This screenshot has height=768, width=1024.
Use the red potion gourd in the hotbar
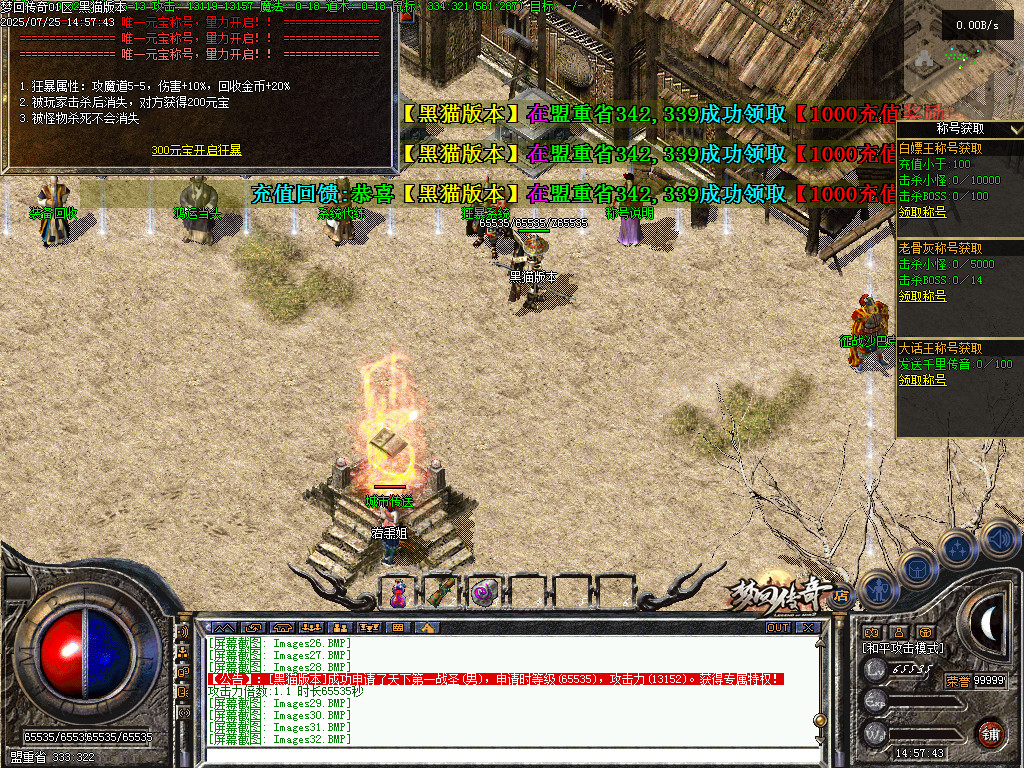[398, 593]
